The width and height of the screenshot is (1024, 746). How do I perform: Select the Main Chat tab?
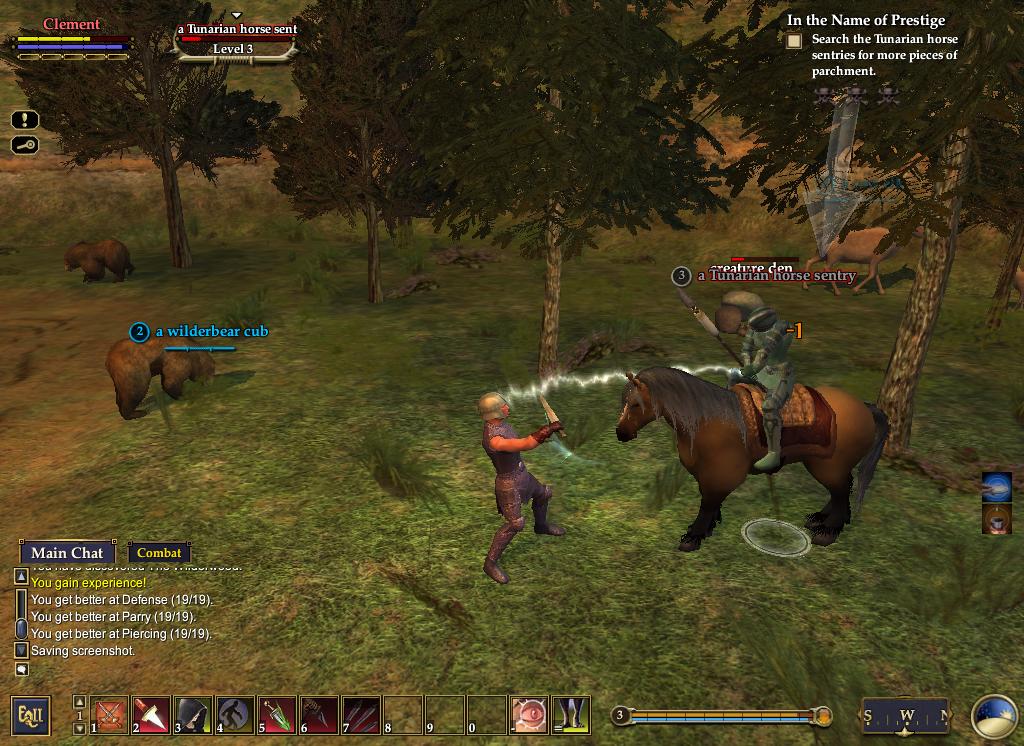67,553
